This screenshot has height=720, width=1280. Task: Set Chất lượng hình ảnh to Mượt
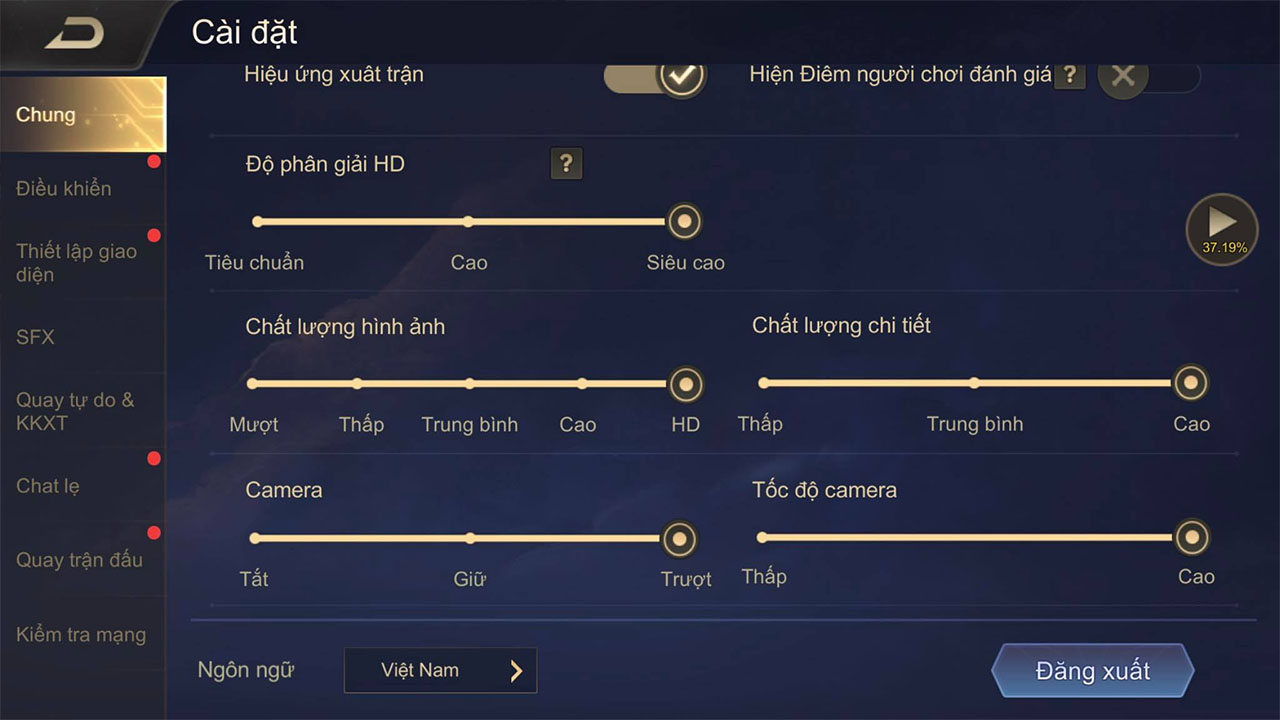coord(254,382)
